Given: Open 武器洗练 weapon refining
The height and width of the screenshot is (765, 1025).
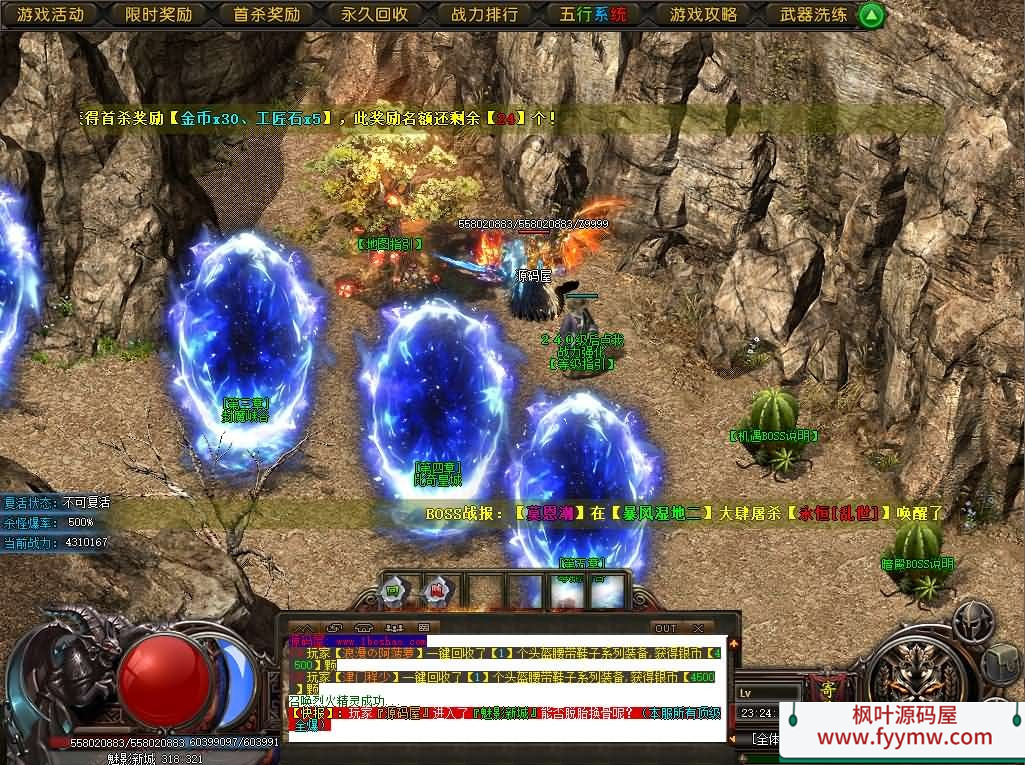Looking at the screenshot, I should coord(813,15).
